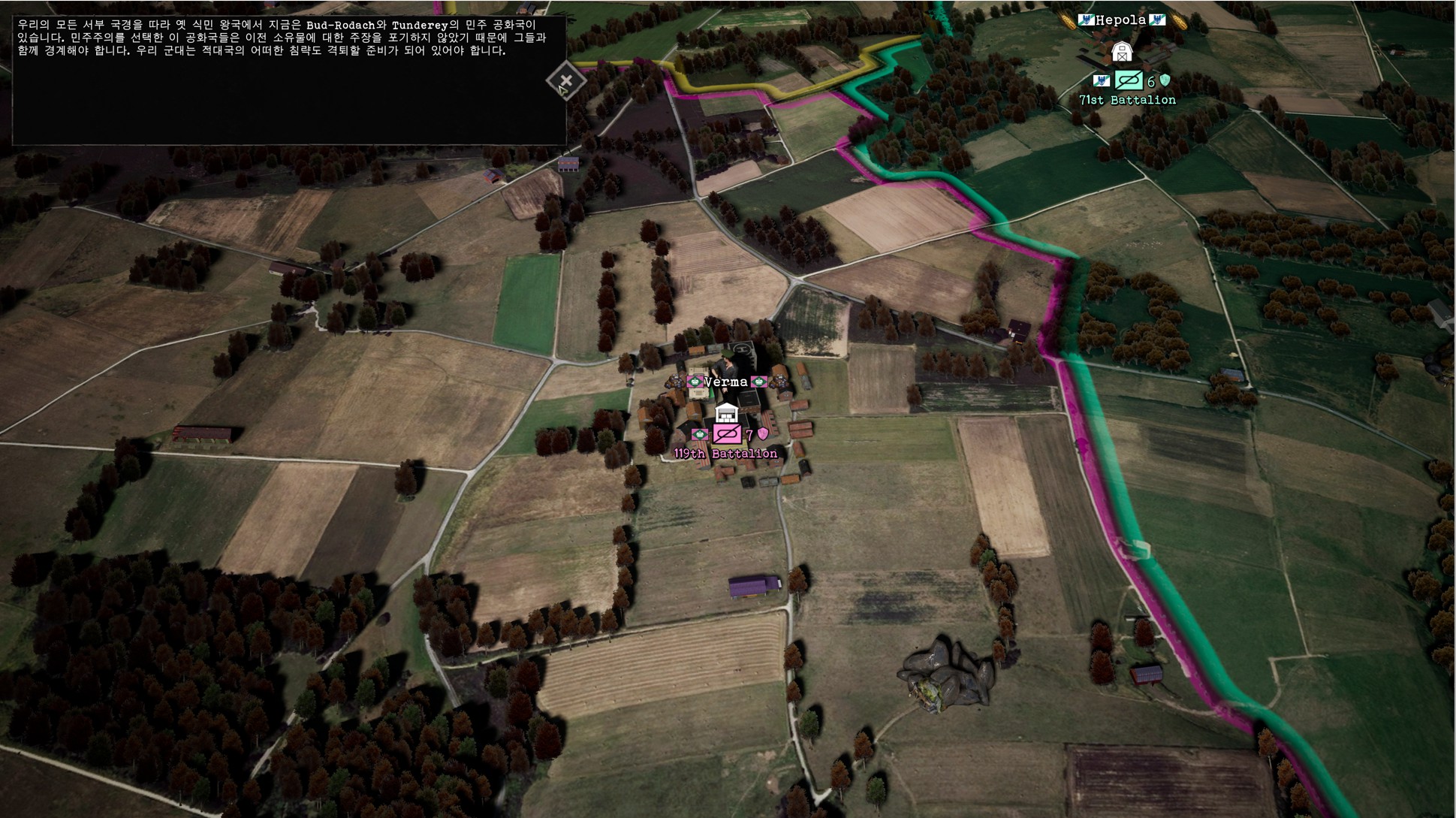
Task: Select the 71st Battalion unit marker
Action: coord(1128,80)
